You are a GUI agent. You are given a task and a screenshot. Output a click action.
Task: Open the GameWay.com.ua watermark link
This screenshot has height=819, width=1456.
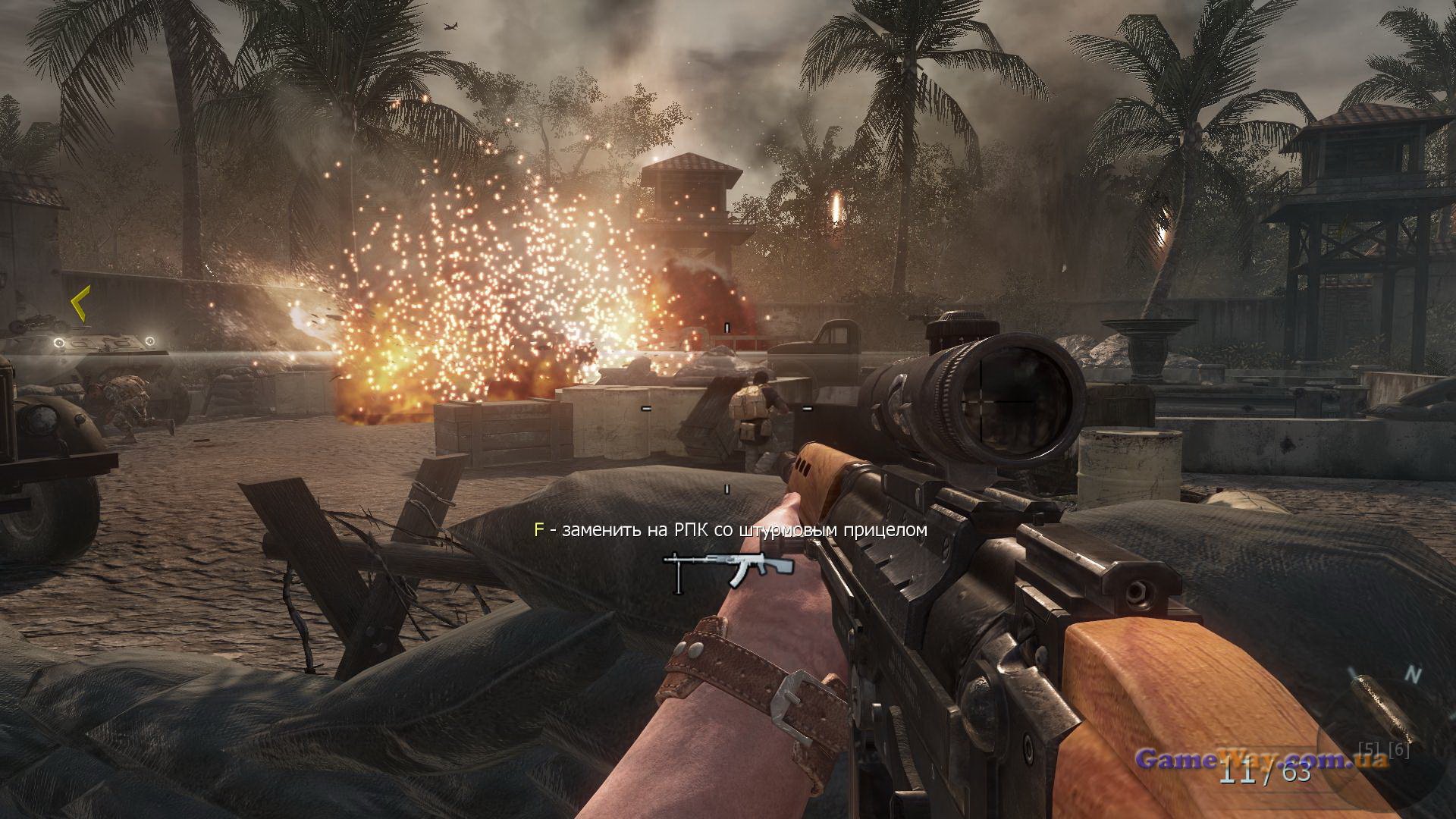click(1262, 759)
